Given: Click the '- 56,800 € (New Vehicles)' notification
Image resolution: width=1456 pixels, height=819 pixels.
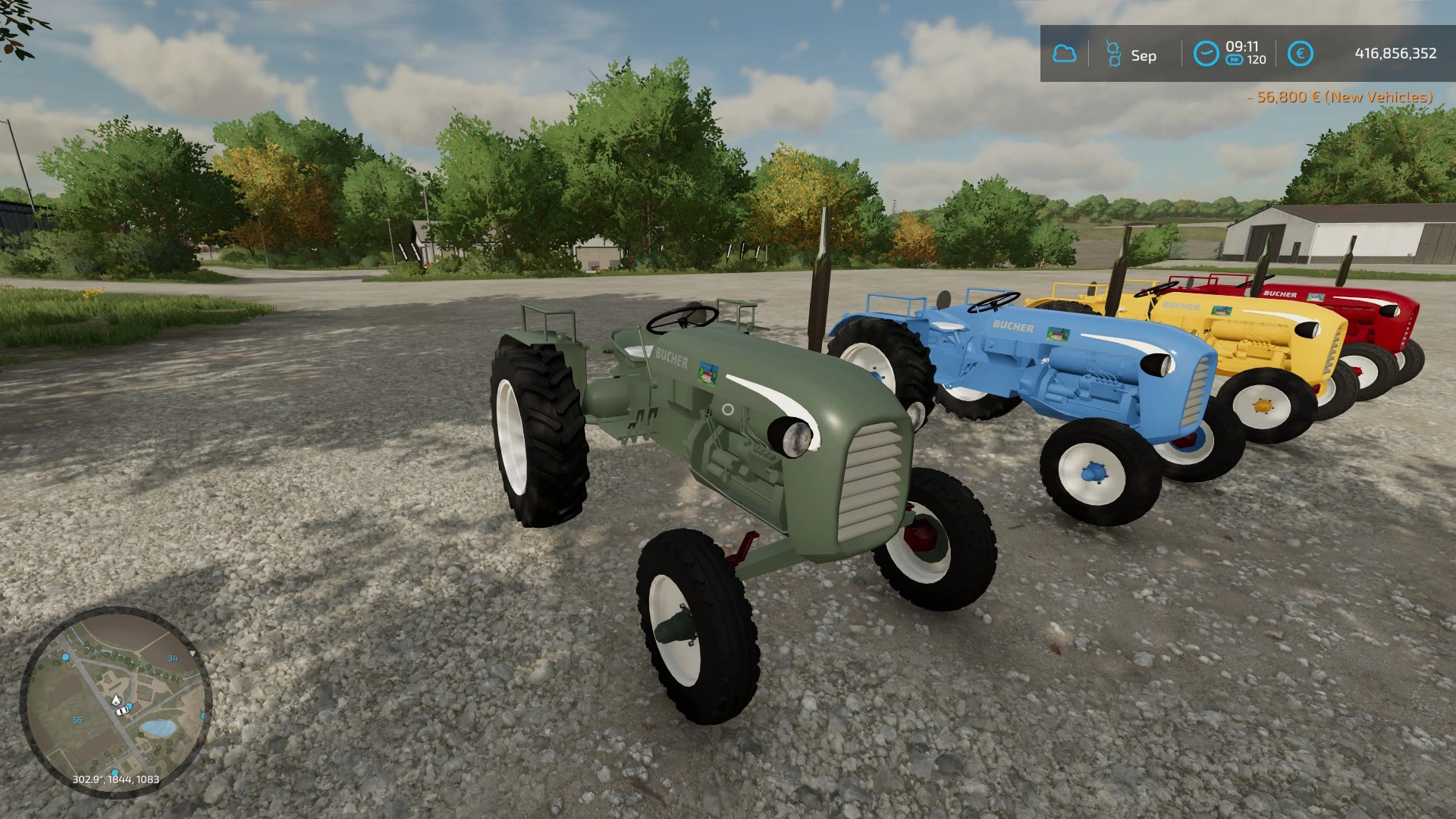Looking at the screenshot, I should coord(1340,97).
